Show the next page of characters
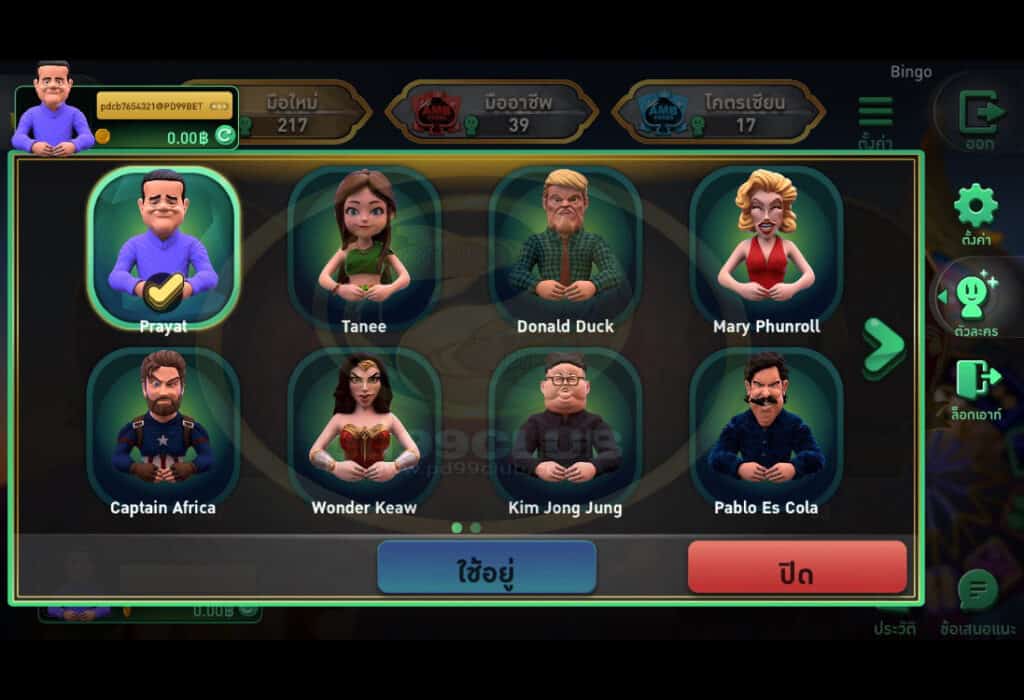The width and height of the screenshot is (1024, 700). 883,347
